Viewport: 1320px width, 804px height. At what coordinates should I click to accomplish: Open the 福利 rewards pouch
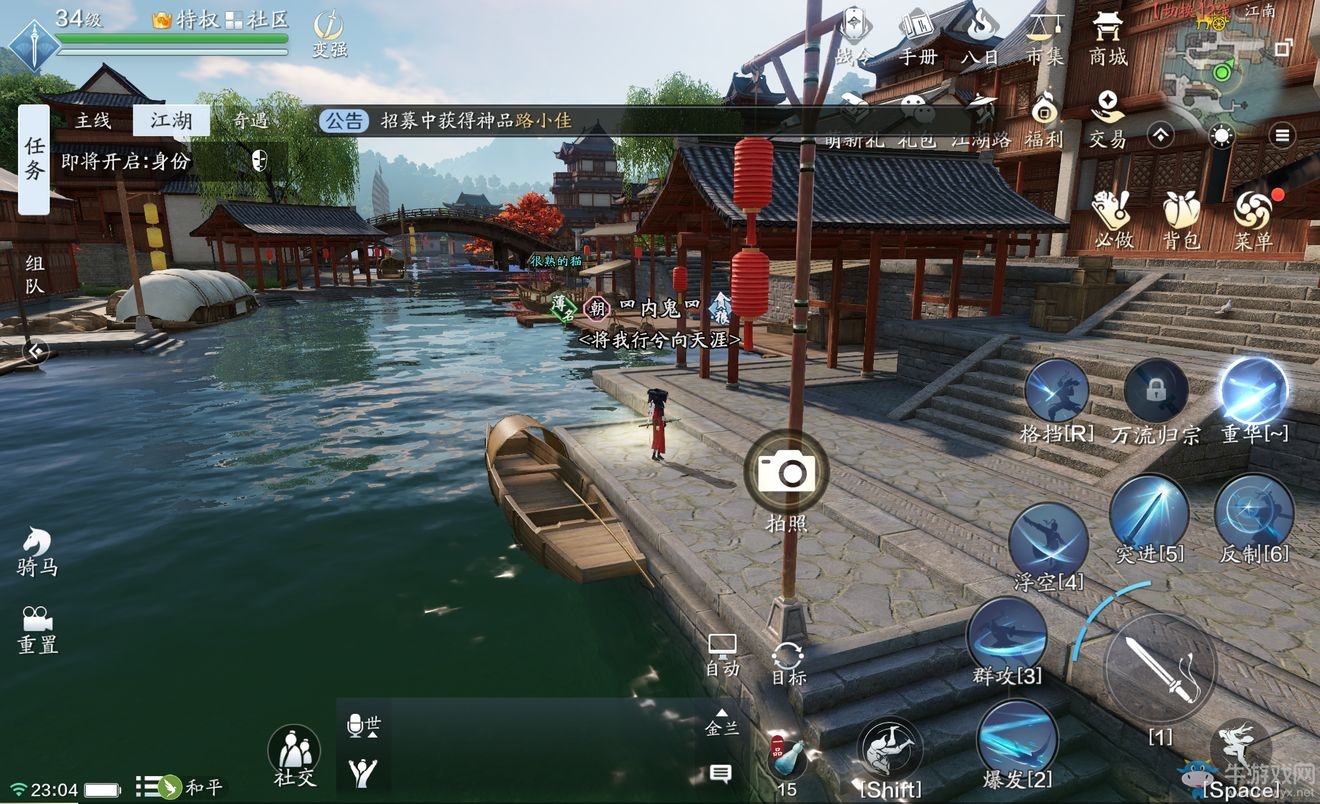click(1044, 118)
